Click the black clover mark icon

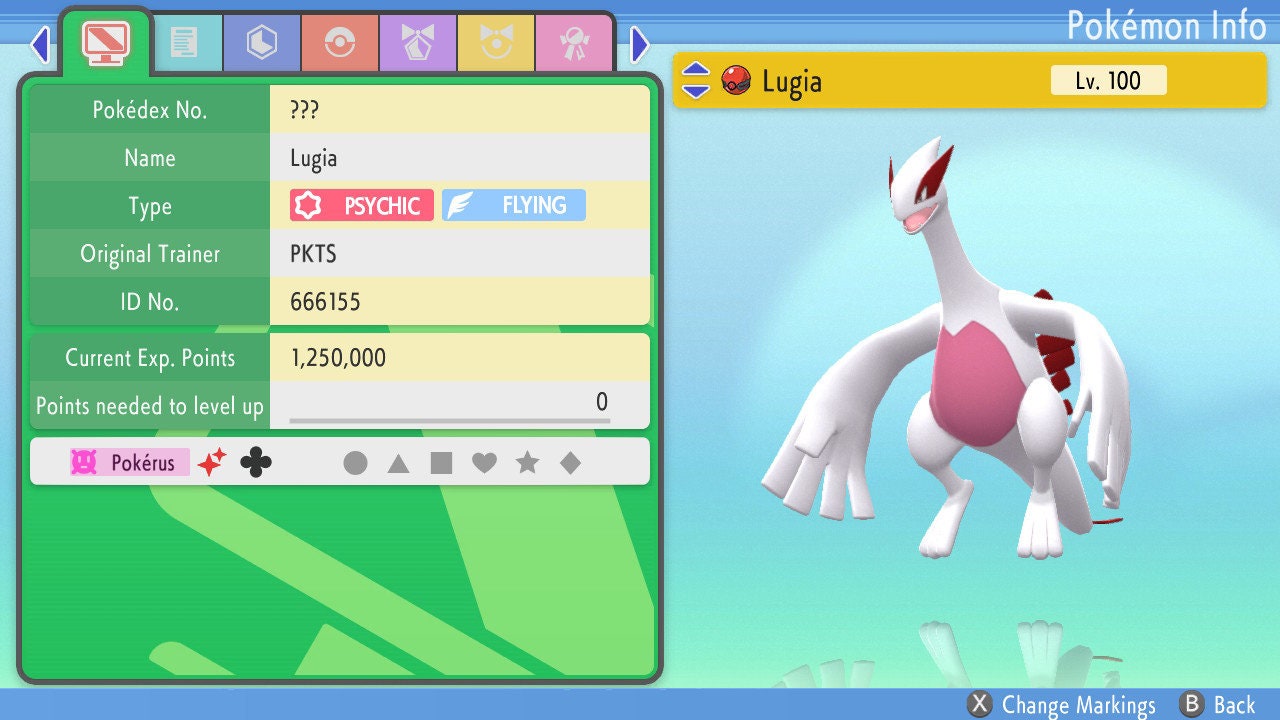256,462
